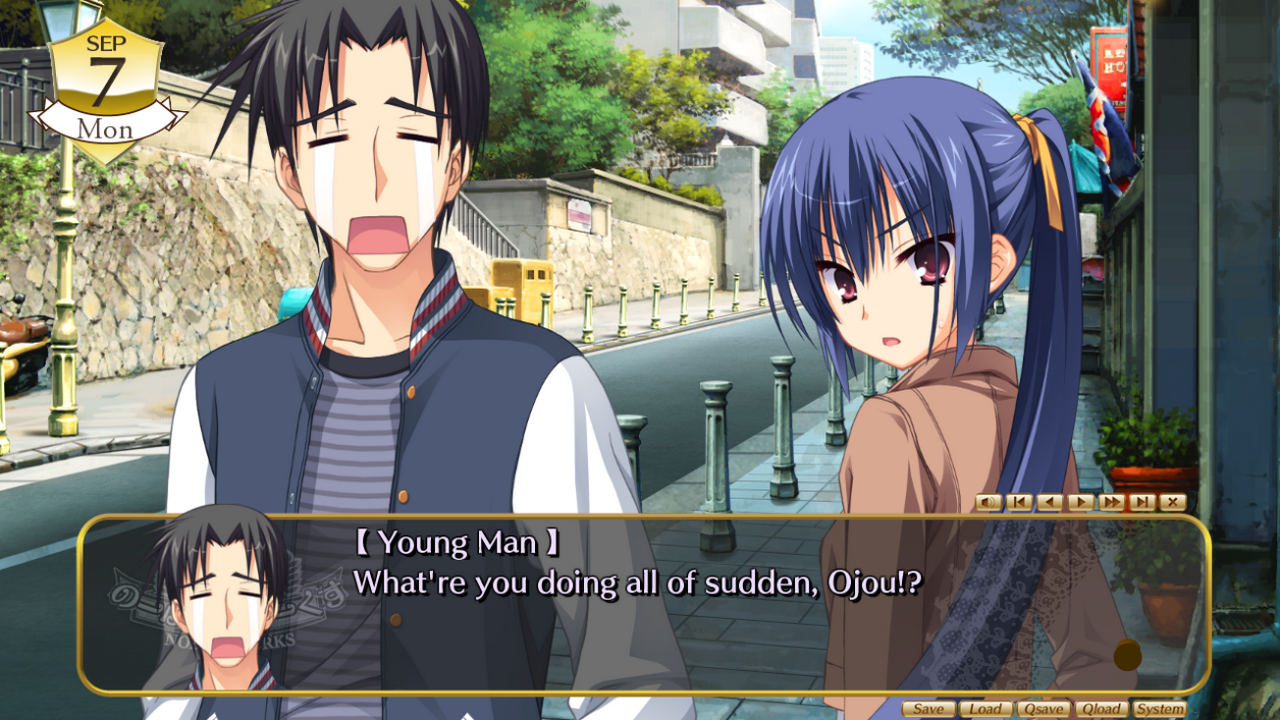
Task: Open the Load menu
Action: coord(985,709)
